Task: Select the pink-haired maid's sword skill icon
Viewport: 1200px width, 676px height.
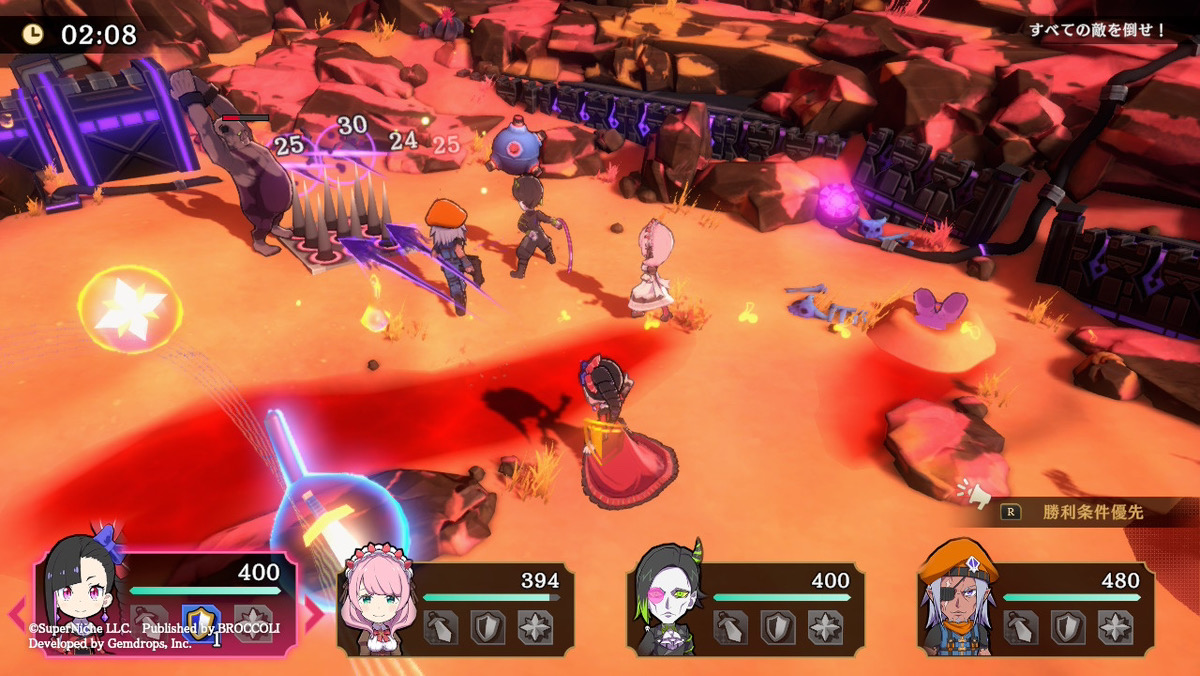Action: (440, 627)
